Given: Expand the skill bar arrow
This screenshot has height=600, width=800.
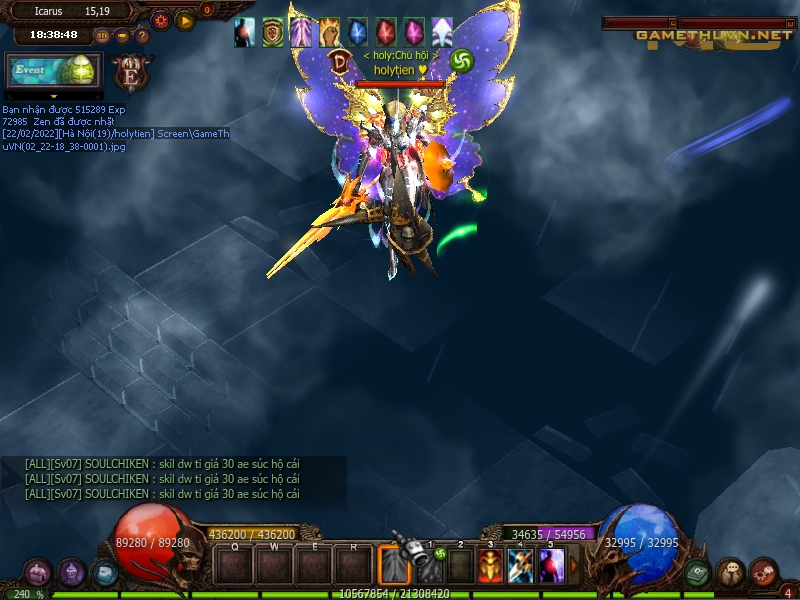Looking at the screenshot, I should (574, 566).
